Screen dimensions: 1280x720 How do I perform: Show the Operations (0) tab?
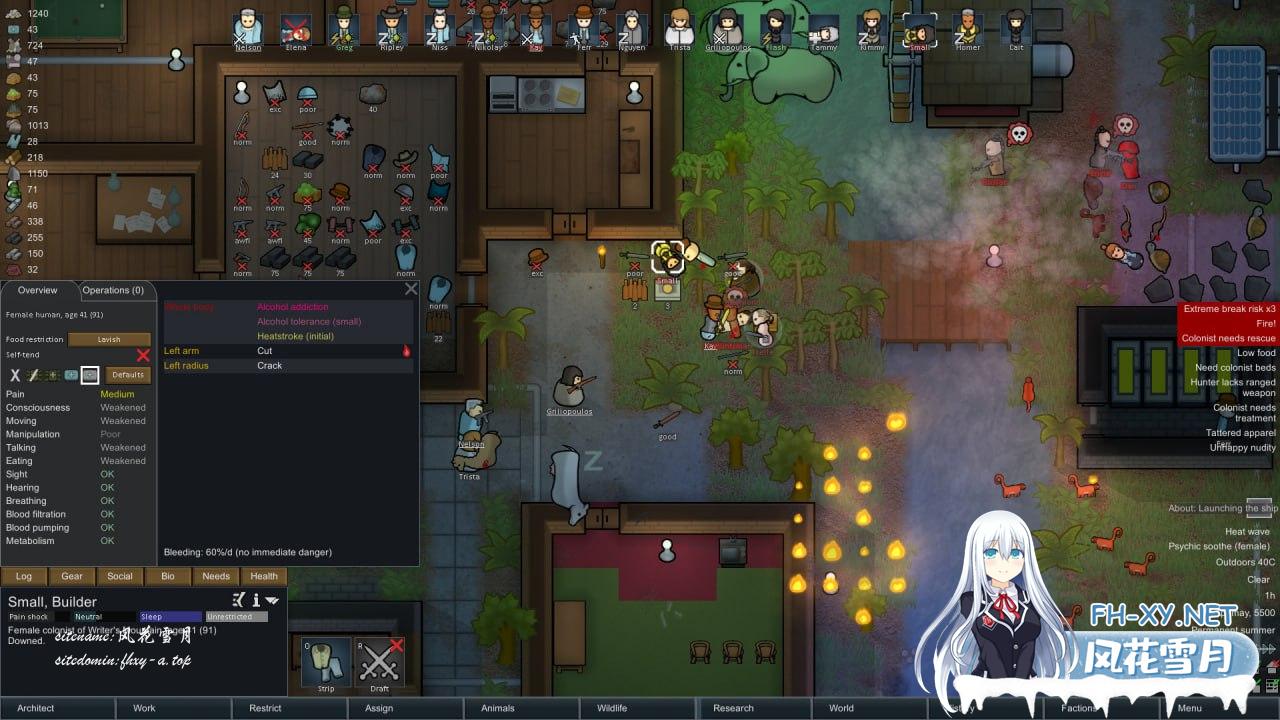[113, 290]
